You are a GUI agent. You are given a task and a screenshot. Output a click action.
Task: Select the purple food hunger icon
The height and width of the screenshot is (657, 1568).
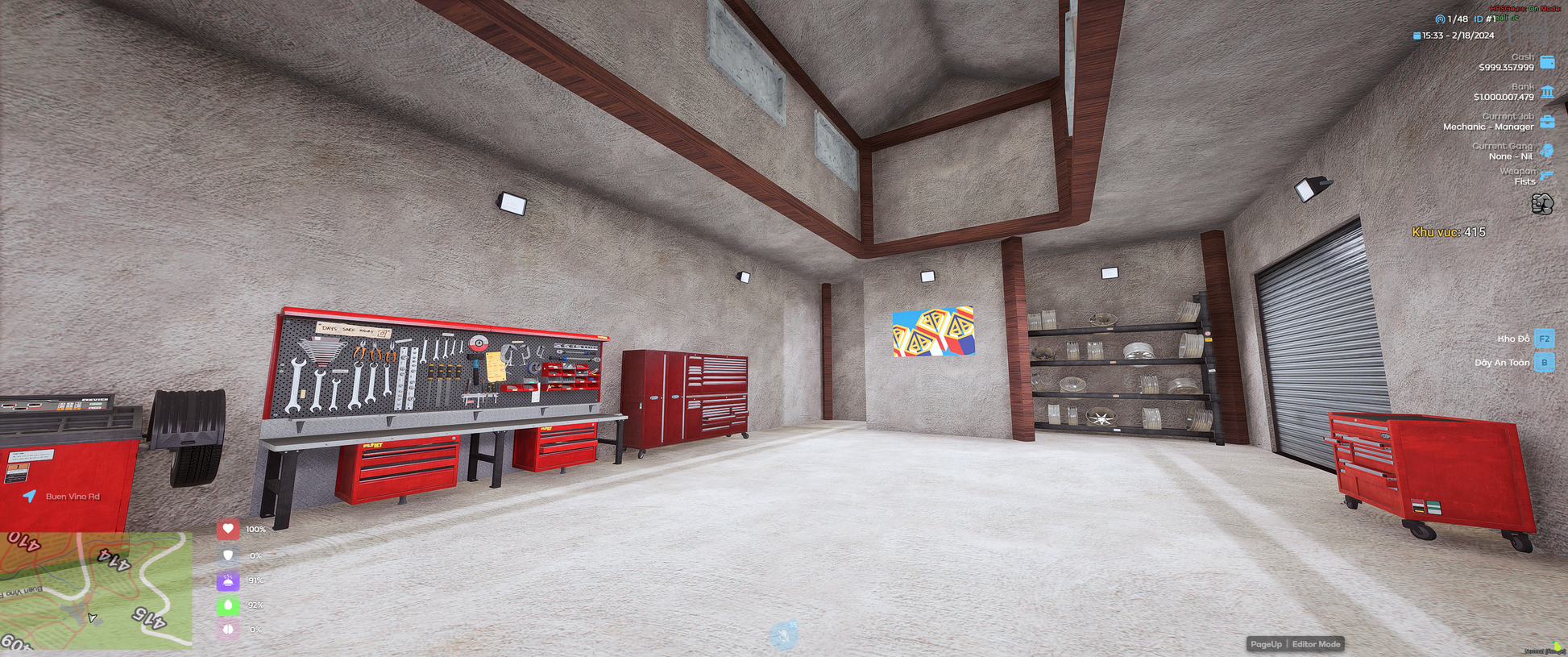pyautogui.click(x=228, y=580)
